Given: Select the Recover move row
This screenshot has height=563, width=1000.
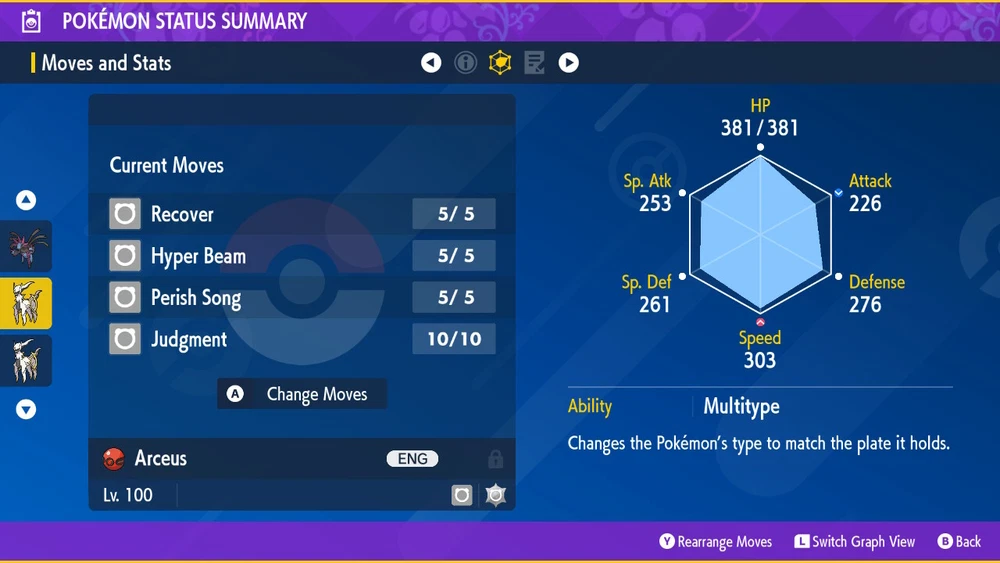Looking at the screenshot, I should (301, 214).
